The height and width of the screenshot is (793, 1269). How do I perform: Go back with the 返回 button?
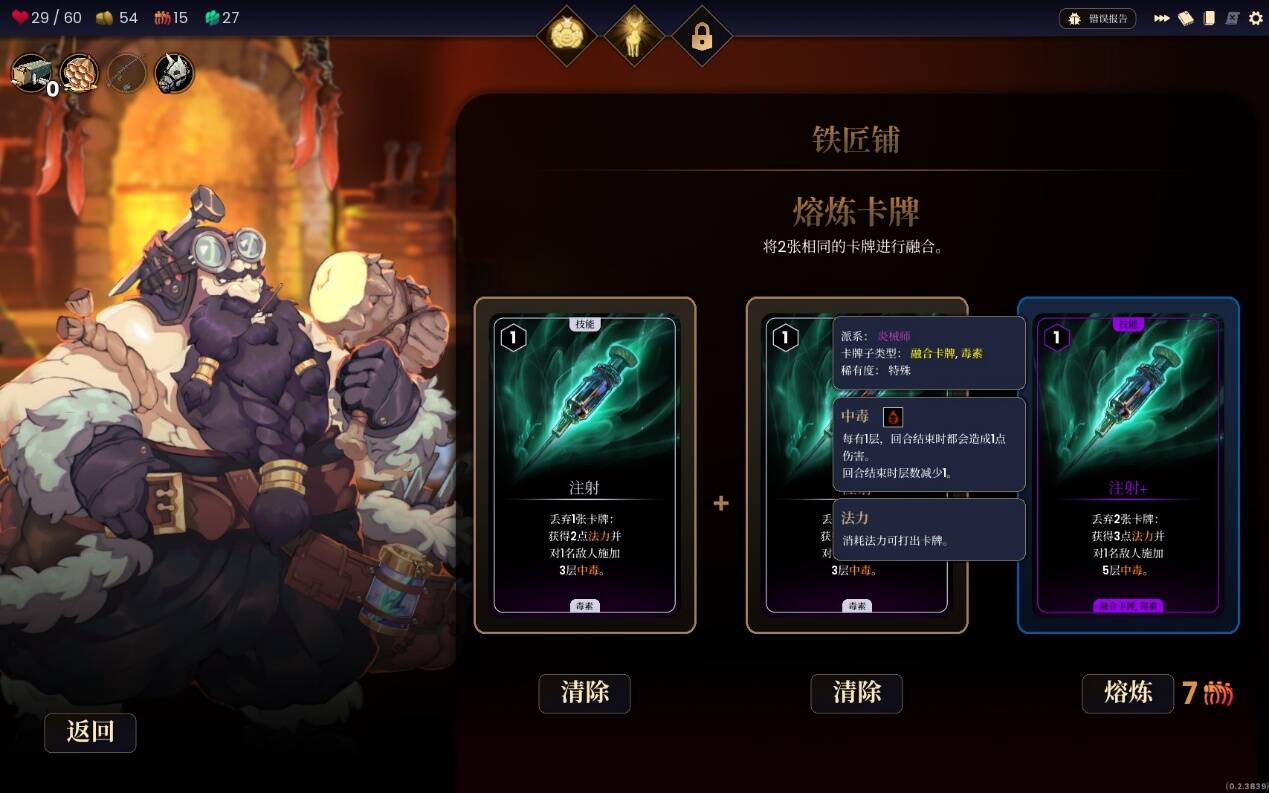click(x=90, y=732)
